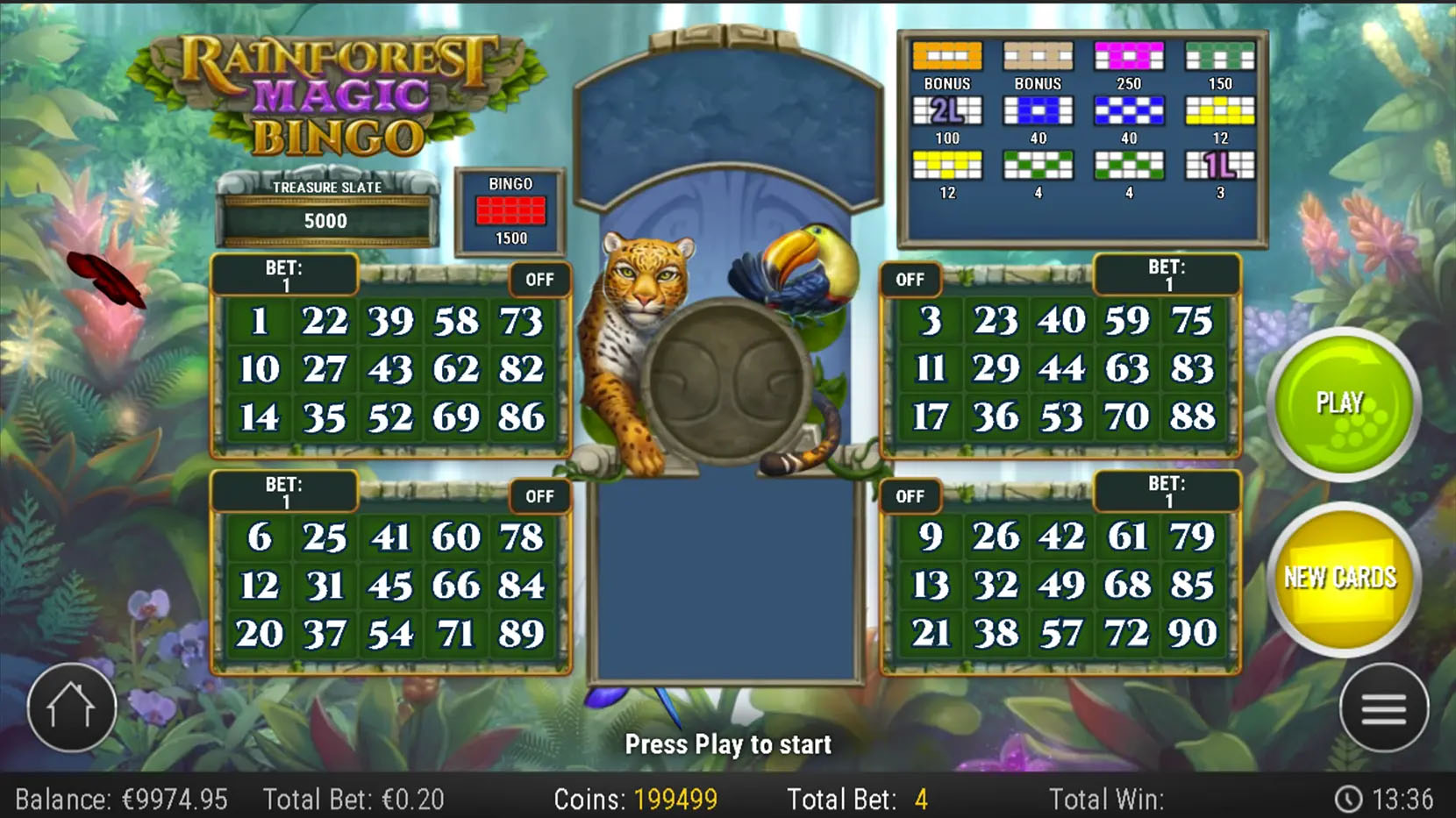
Task: Open the BET selector on the top-right card
Action: coord(1167,274)
